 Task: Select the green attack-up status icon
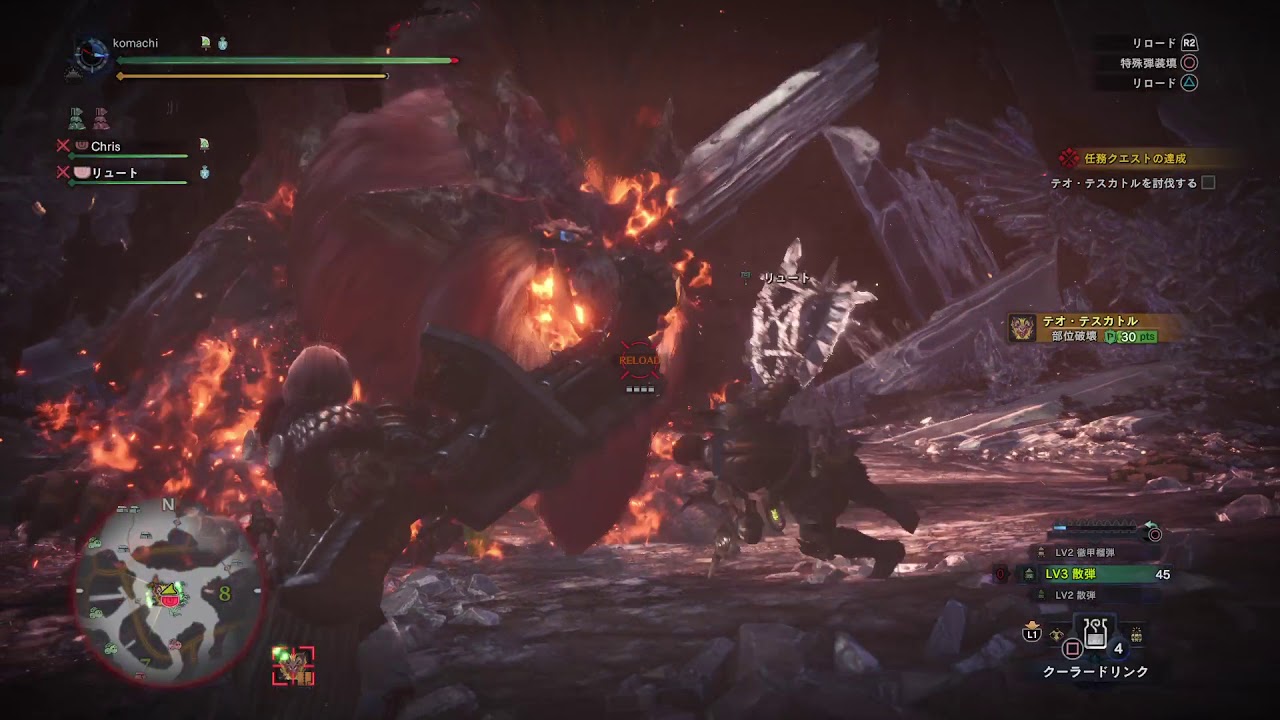(x=77, y=117)
